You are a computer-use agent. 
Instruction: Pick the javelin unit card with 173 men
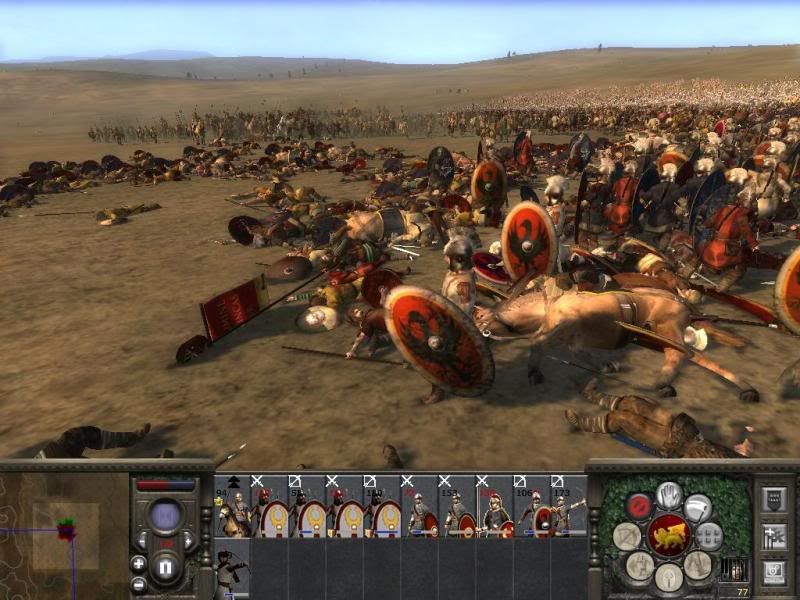click(x=570, y=507)
